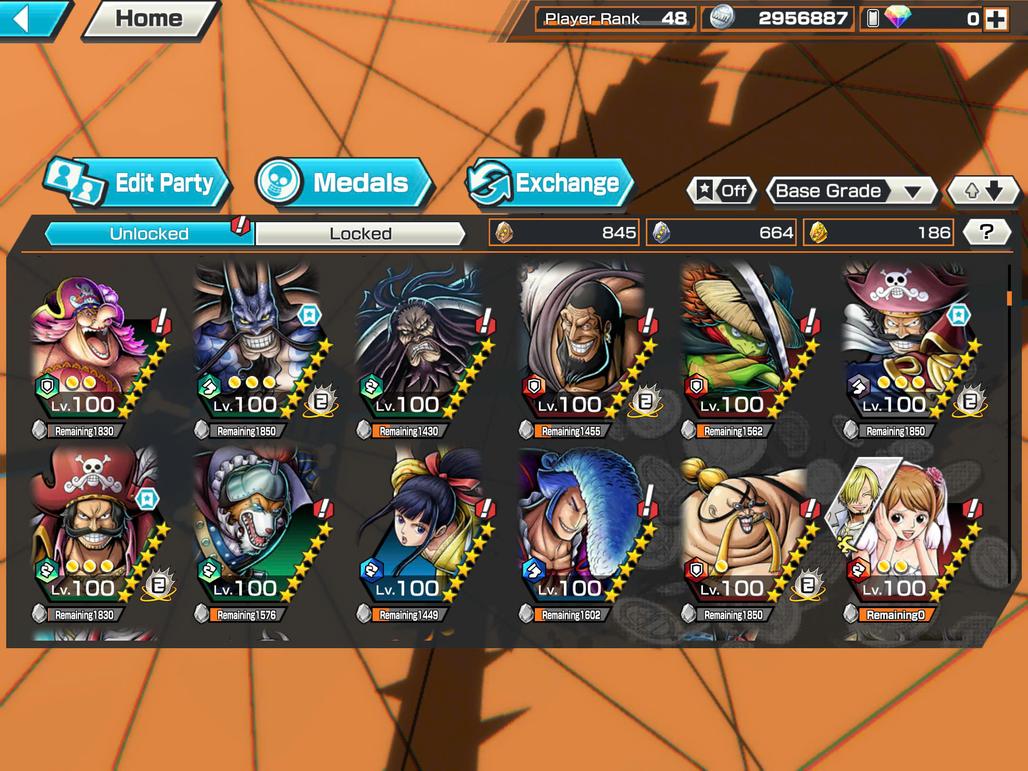This screenshot has height=771, width=1028.
Task: Open help with the question mark button
Action: point(986,233)
